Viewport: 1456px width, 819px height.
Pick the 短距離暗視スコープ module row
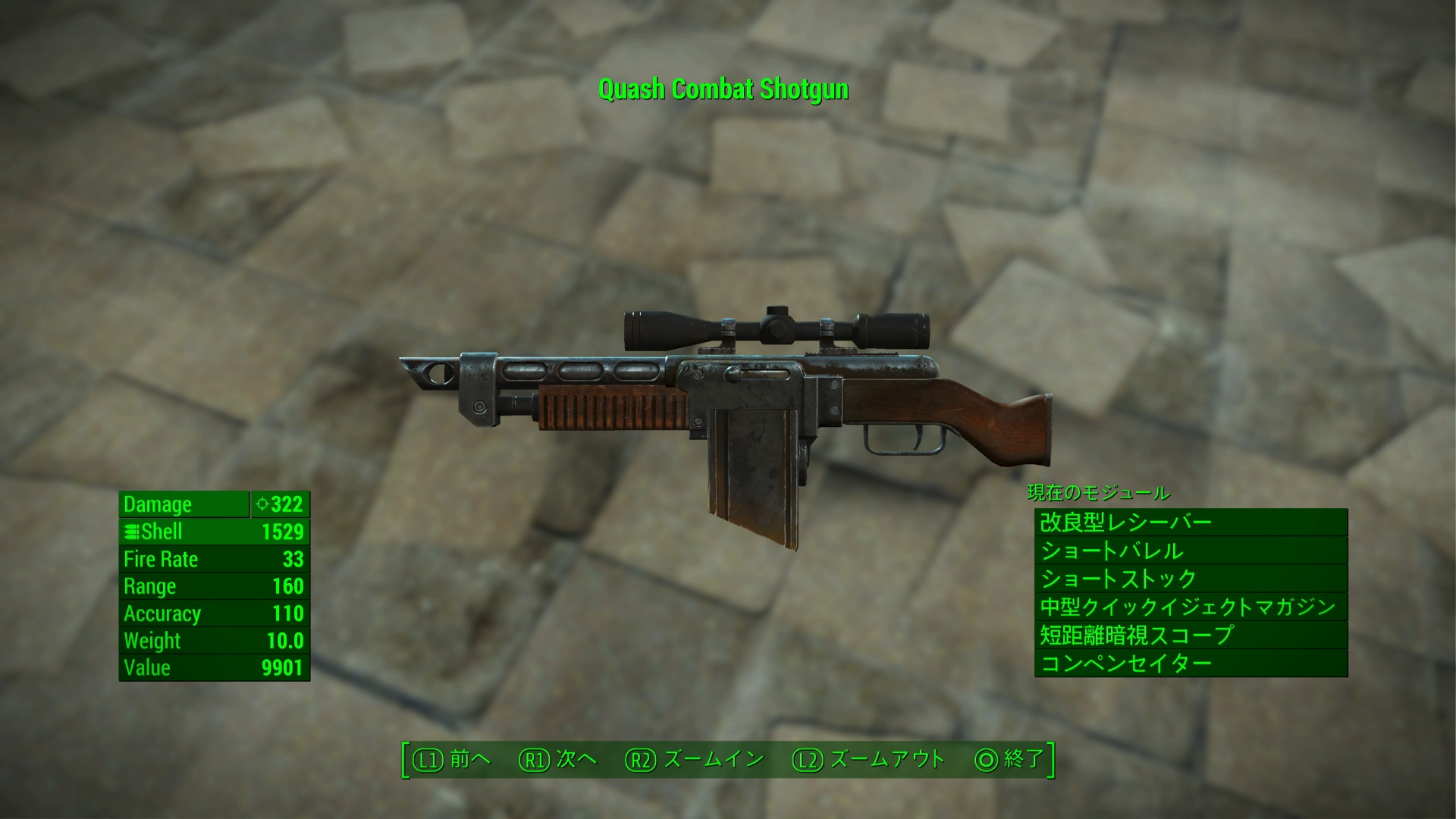pyautogui.click(x=1191, y=635)
